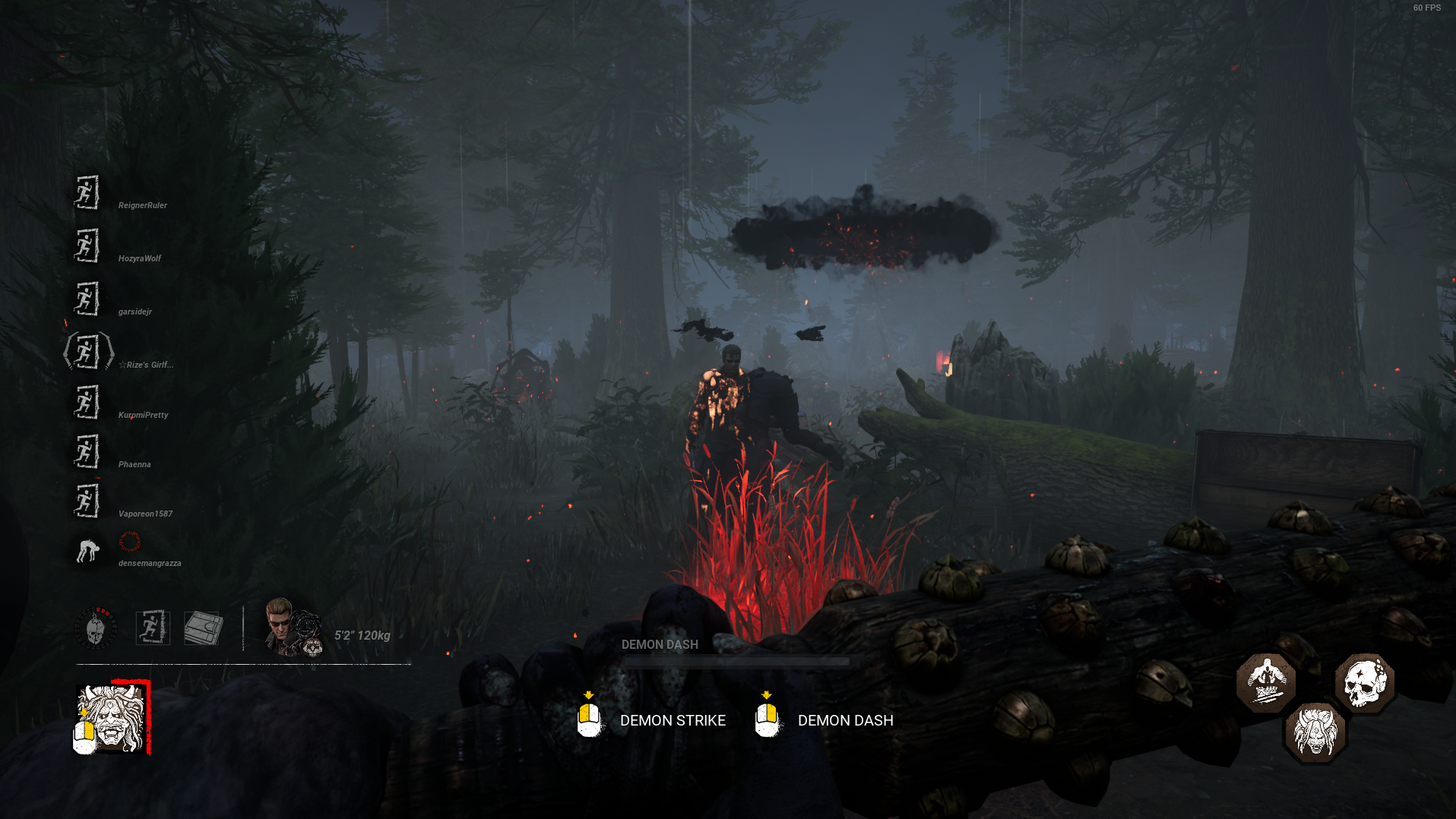The height and width of the screenshot is (819, 1456).
Task: Click HozyraWolf's survivor status icon
Action: pos(87,246)
